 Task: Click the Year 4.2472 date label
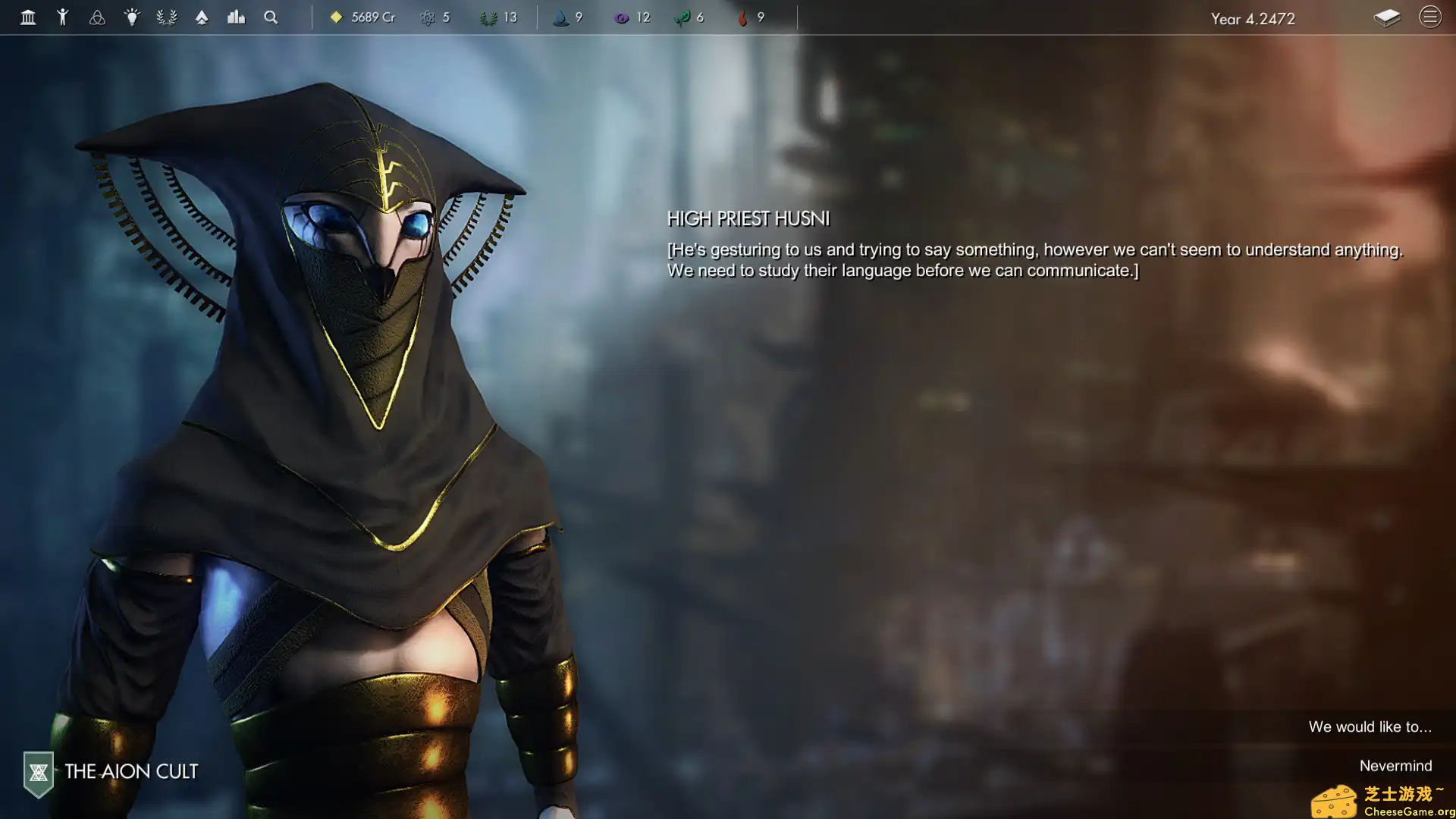tap(1253, 19)
